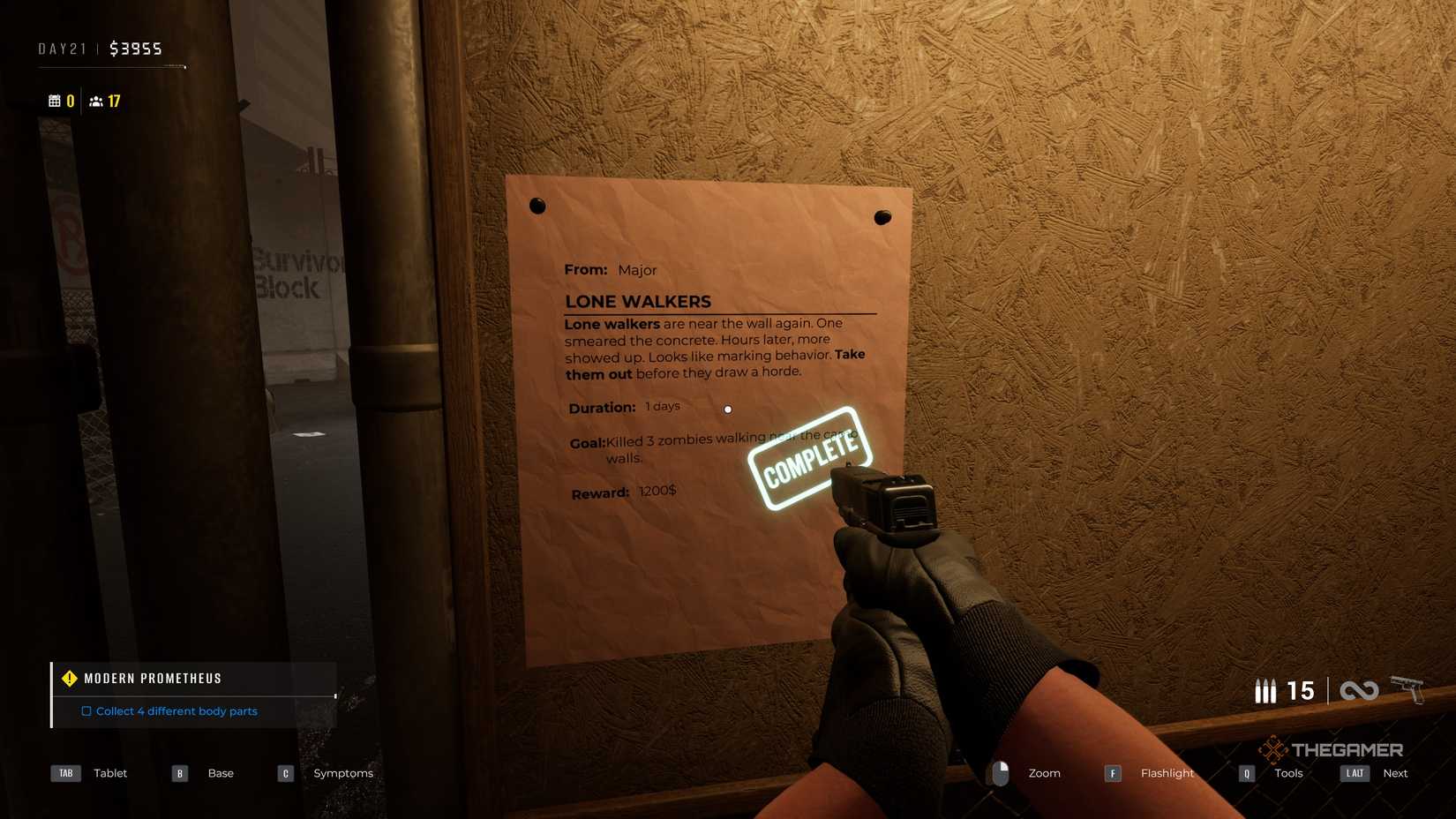
Task: Click the warning triangle beside Modern Prometheus
Action: pos(70,678)
